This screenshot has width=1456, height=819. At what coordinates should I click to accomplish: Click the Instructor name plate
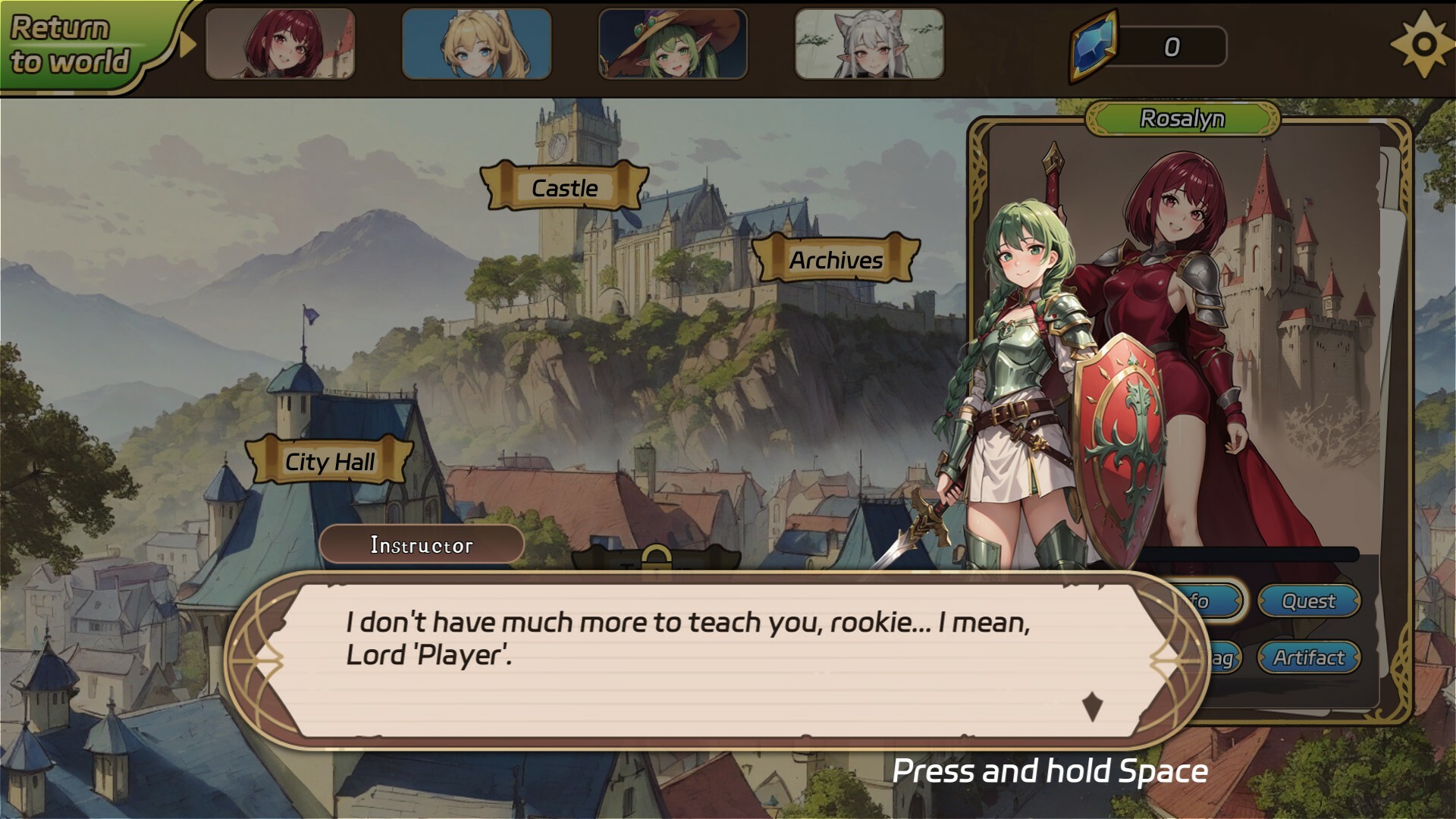pyautogui.click(x=422, y=544)
